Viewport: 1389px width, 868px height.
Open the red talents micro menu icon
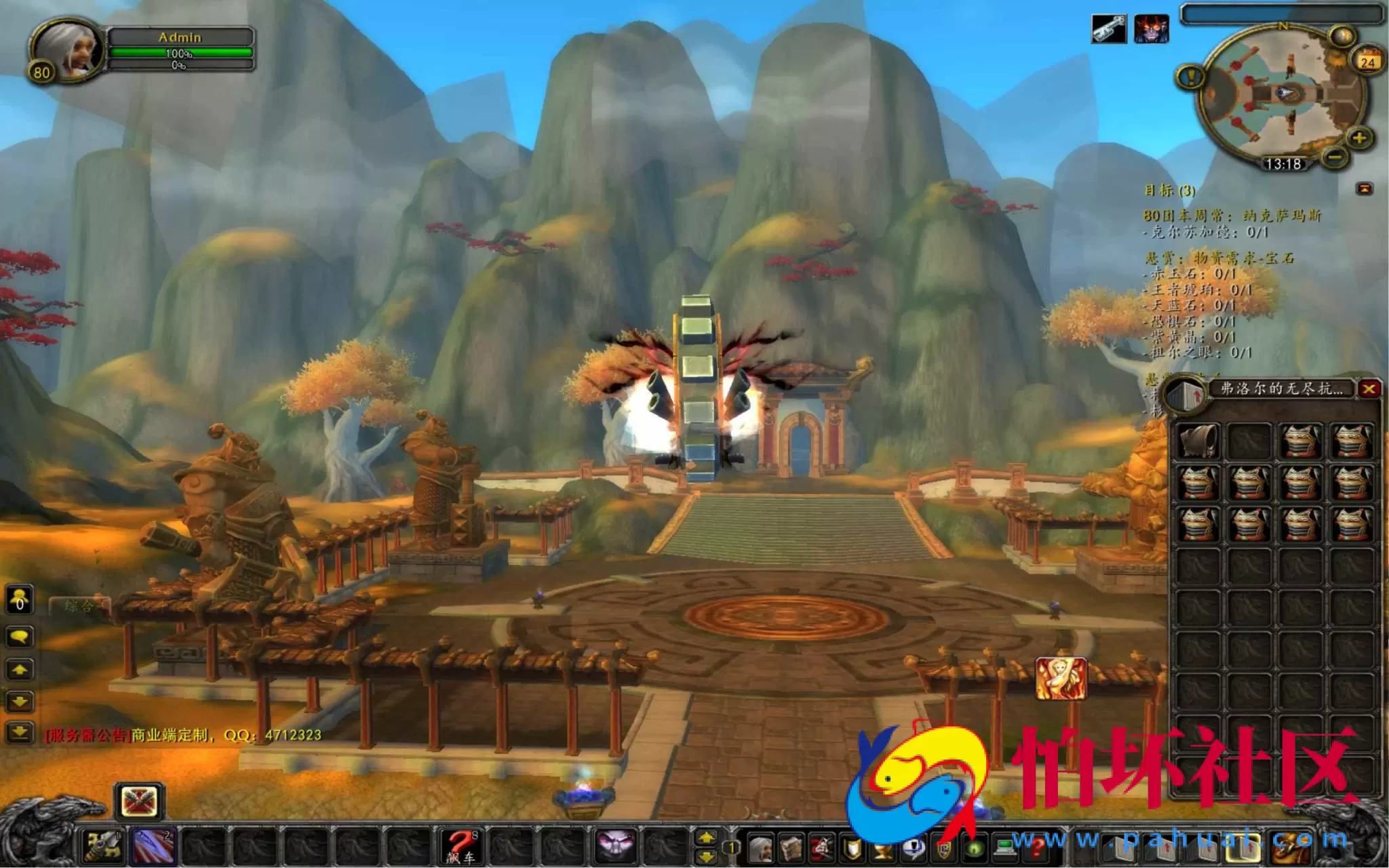[821, 848]
